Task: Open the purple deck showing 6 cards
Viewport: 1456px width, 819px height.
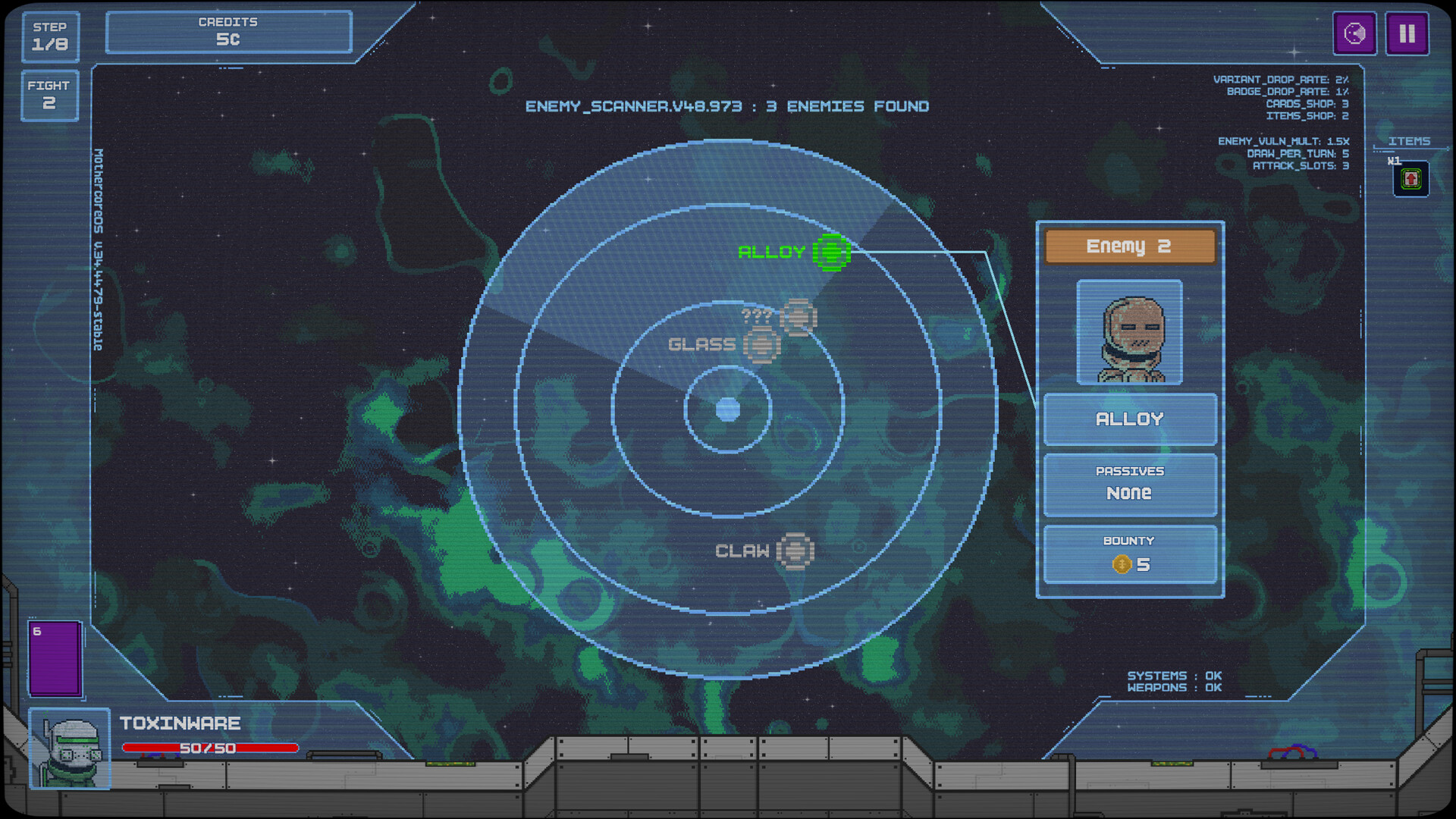Action: point(55,659)
